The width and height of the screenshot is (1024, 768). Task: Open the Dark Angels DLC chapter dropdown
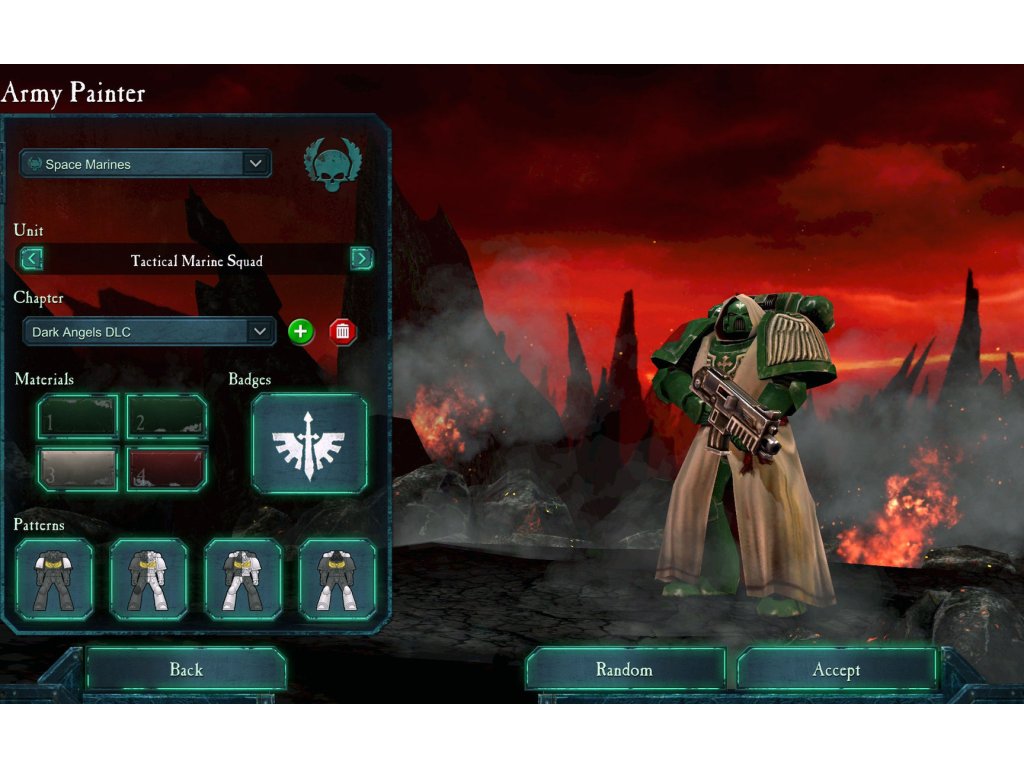pos(149,332)
